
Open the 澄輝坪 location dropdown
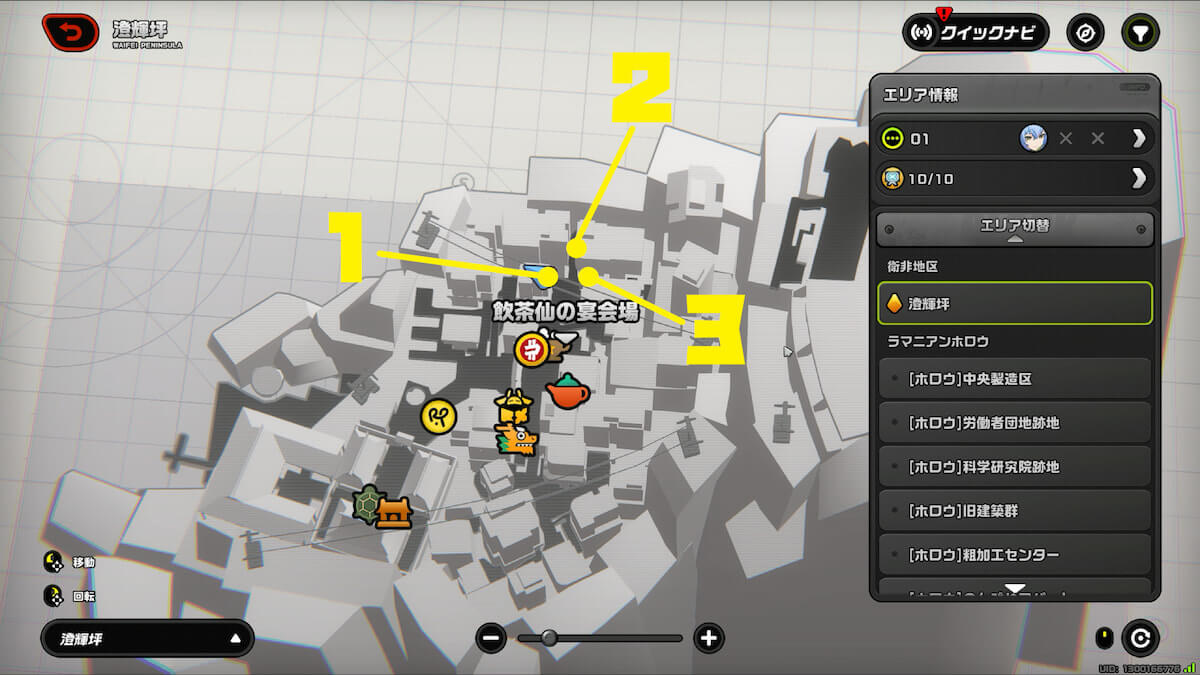coord(147,638)
